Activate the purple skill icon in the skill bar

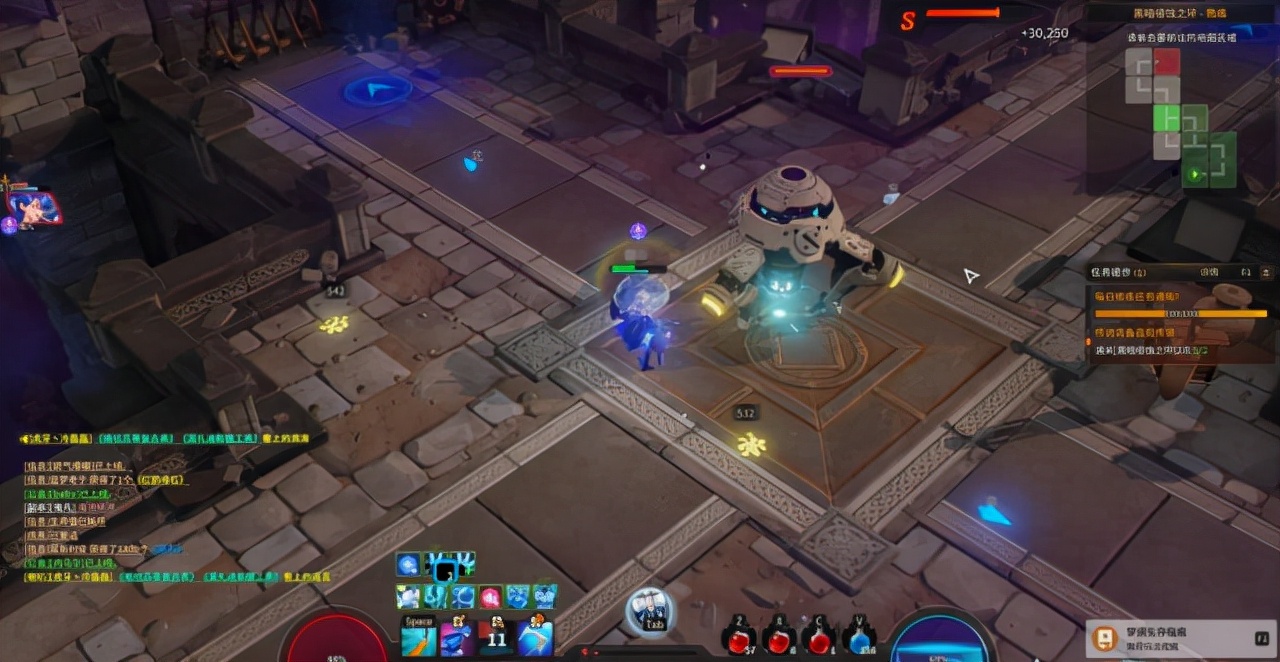click(x=457, y=637)
